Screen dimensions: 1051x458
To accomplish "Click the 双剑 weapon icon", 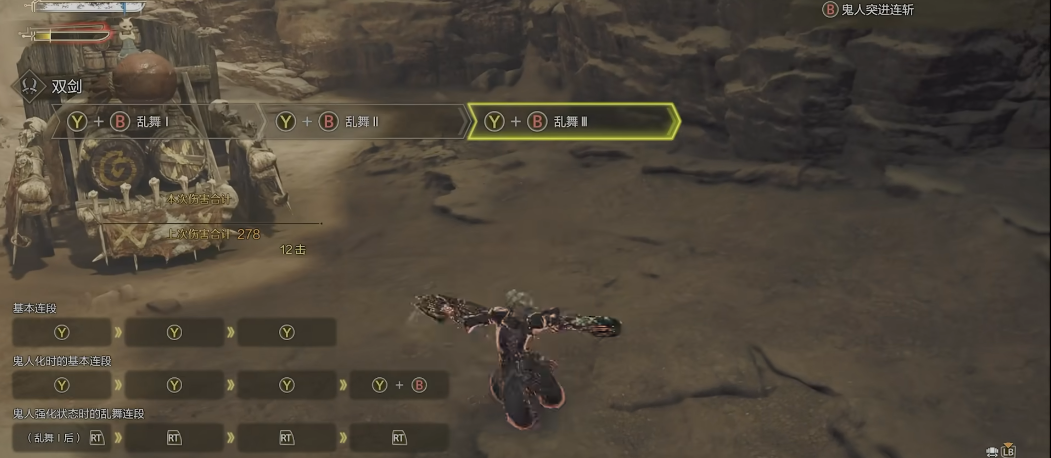I will tap(33, 86).
